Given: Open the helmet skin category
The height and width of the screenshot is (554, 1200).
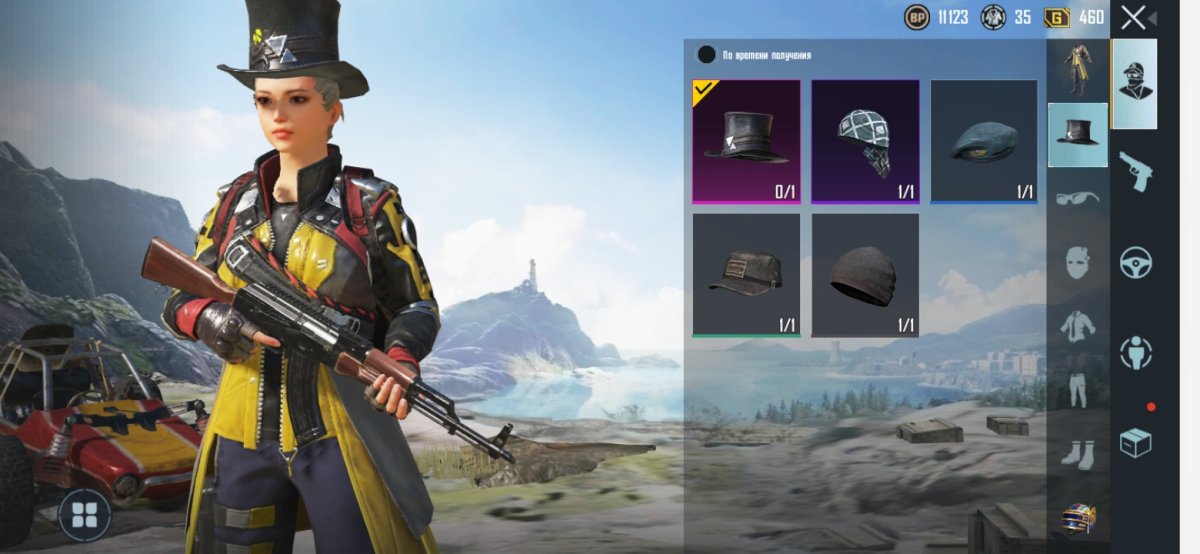Looking at the screenshot, I should [x=1077, y=518].
